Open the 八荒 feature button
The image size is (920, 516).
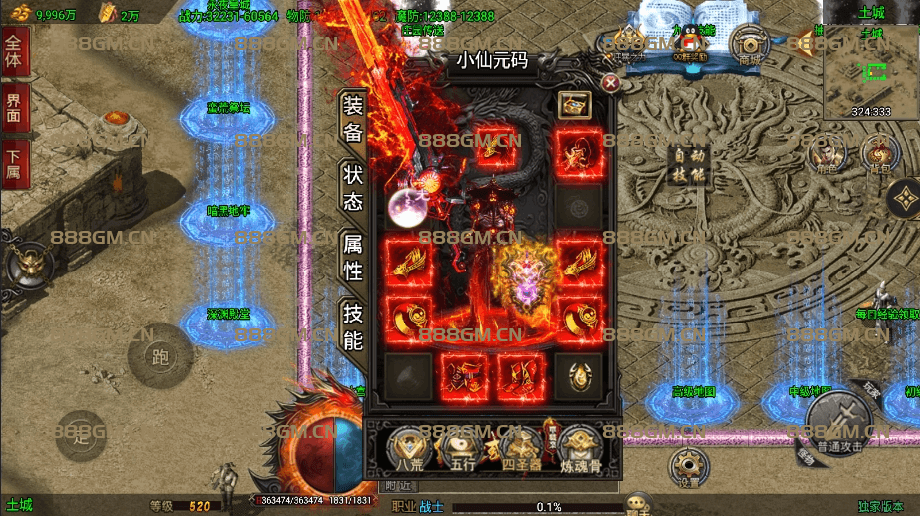[408, 447]
